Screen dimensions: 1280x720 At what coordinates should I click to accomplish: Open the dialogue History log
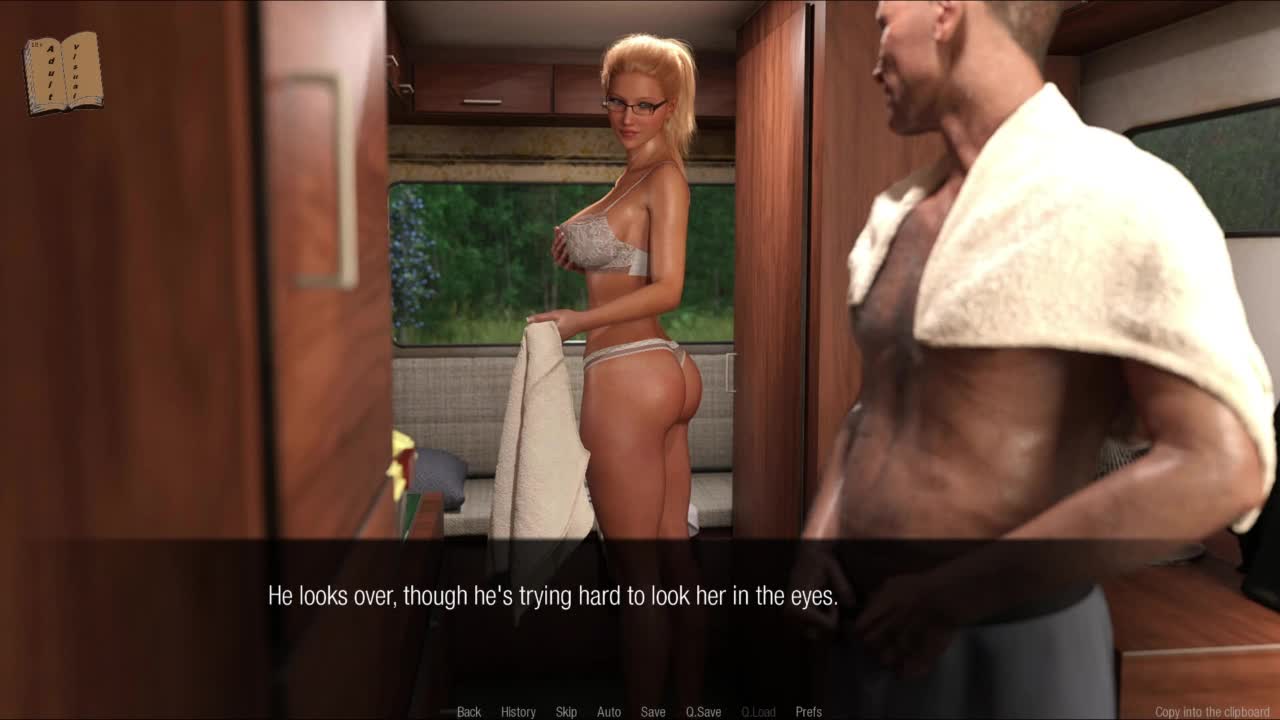tap(518, 712)
